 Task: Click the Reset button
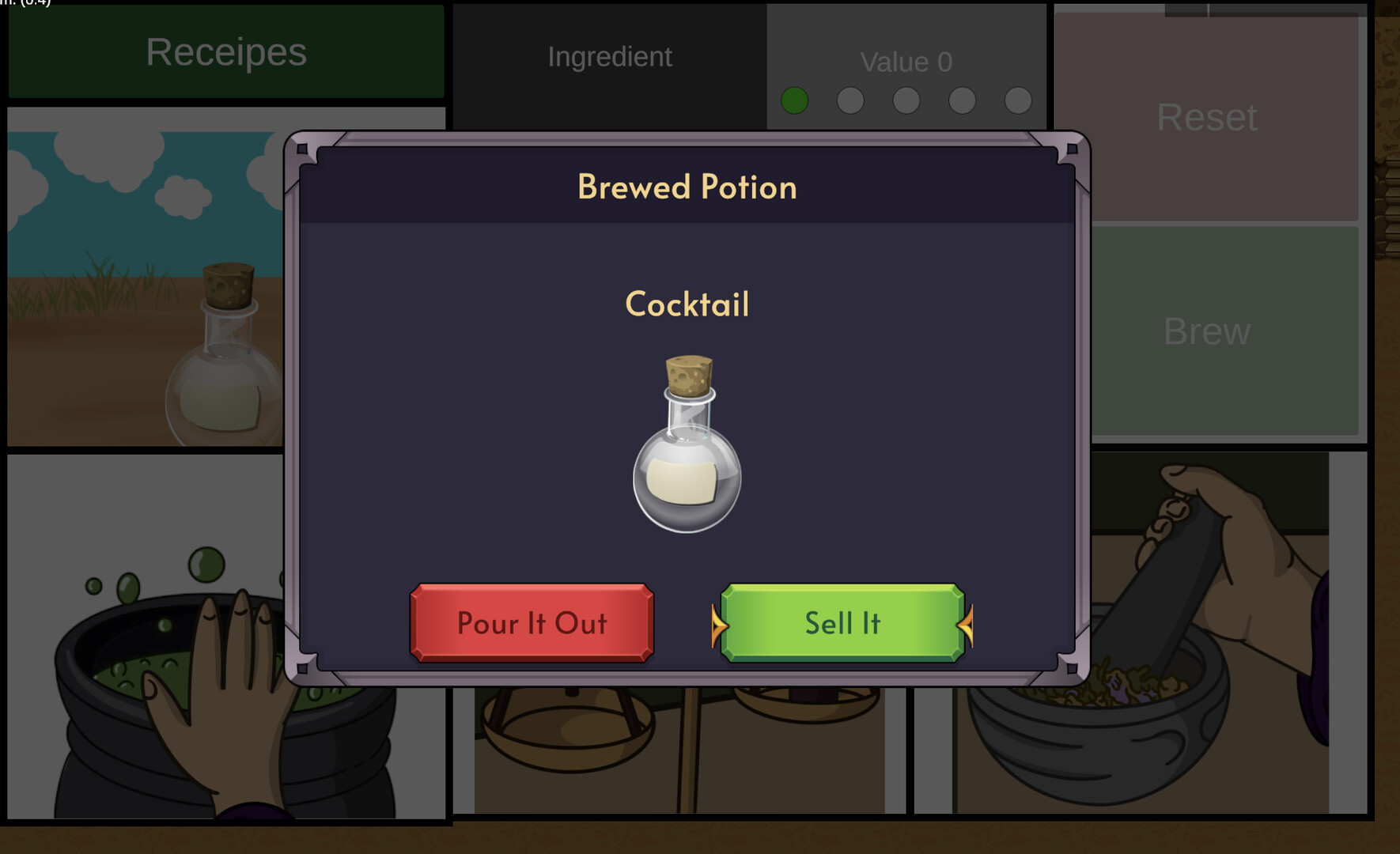1206,118
